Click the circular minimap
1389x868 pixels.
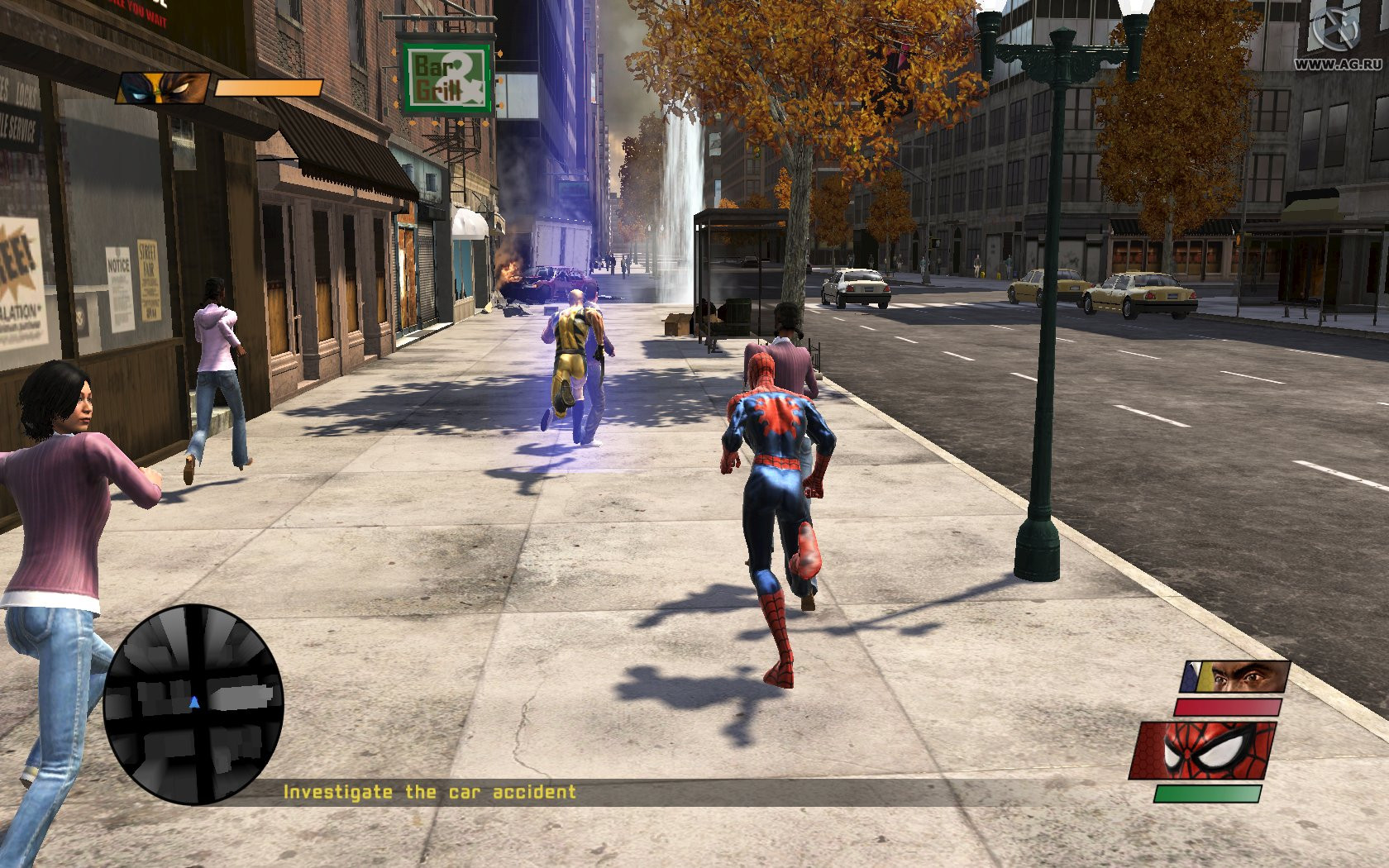tap(193, 704)
